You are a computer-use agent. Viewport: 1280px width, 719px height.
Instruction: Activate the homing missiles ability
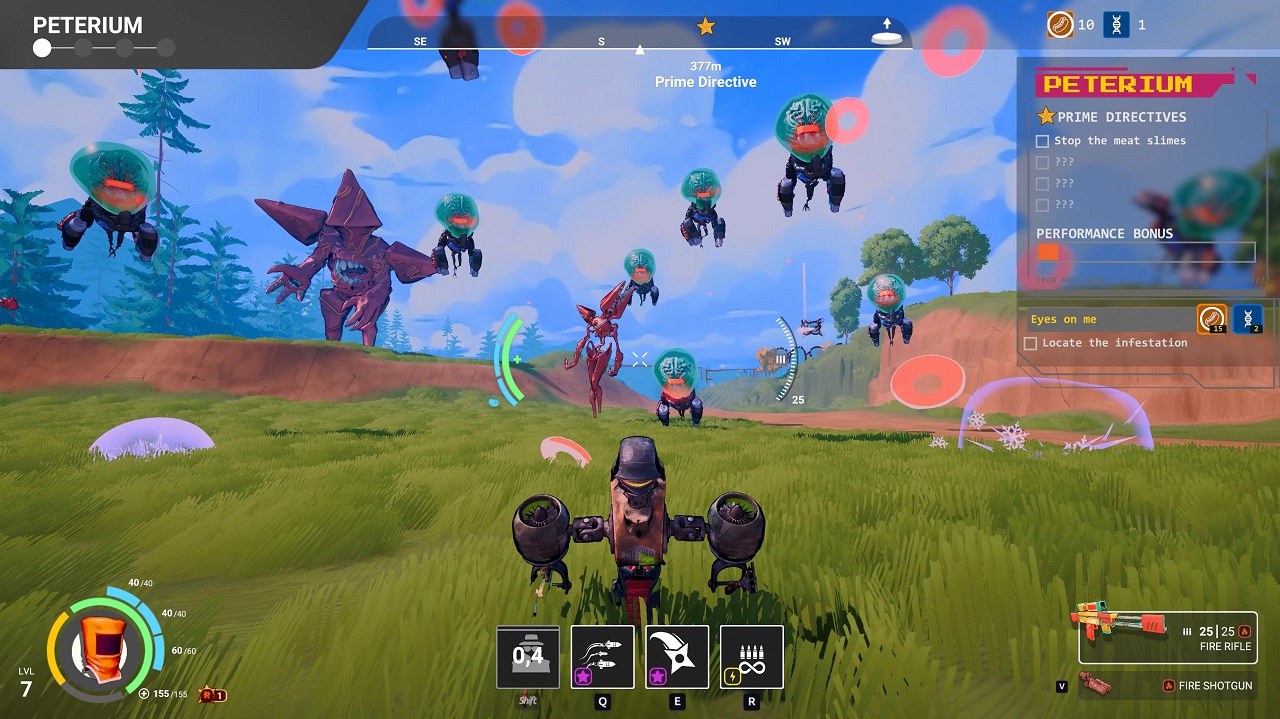602,657
